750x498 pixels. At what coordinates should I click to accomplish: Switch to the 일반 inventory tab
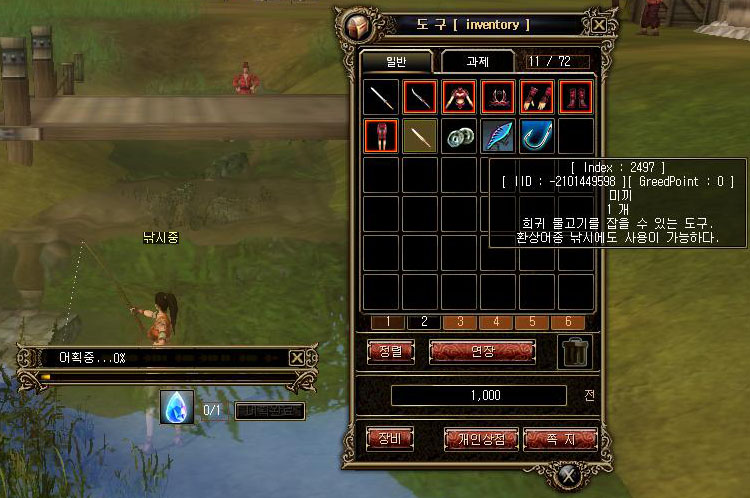point(396,61)
